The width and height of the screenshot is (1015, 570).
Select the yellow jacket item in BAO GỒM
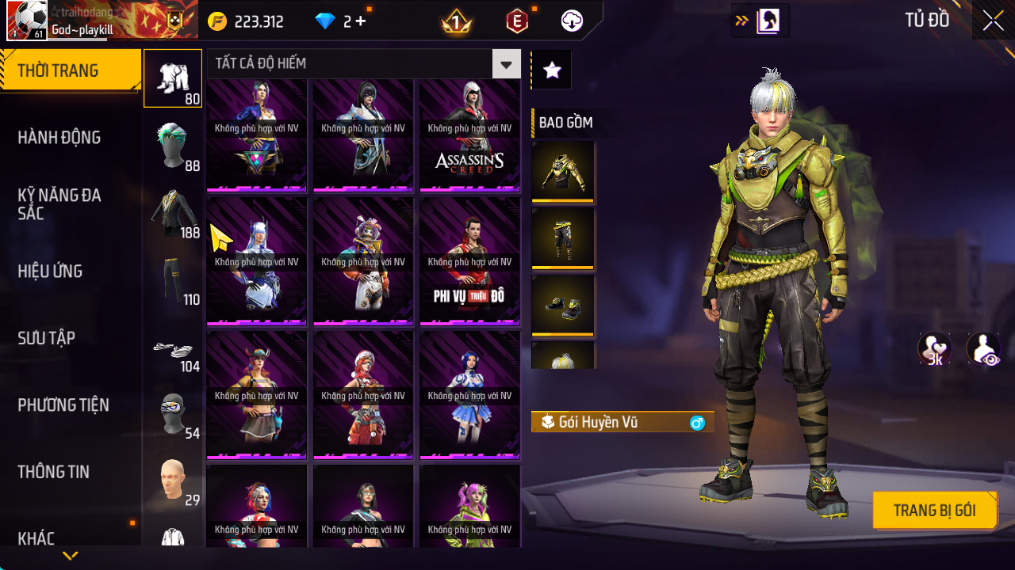pyautogui.click(x=563, y=171)
